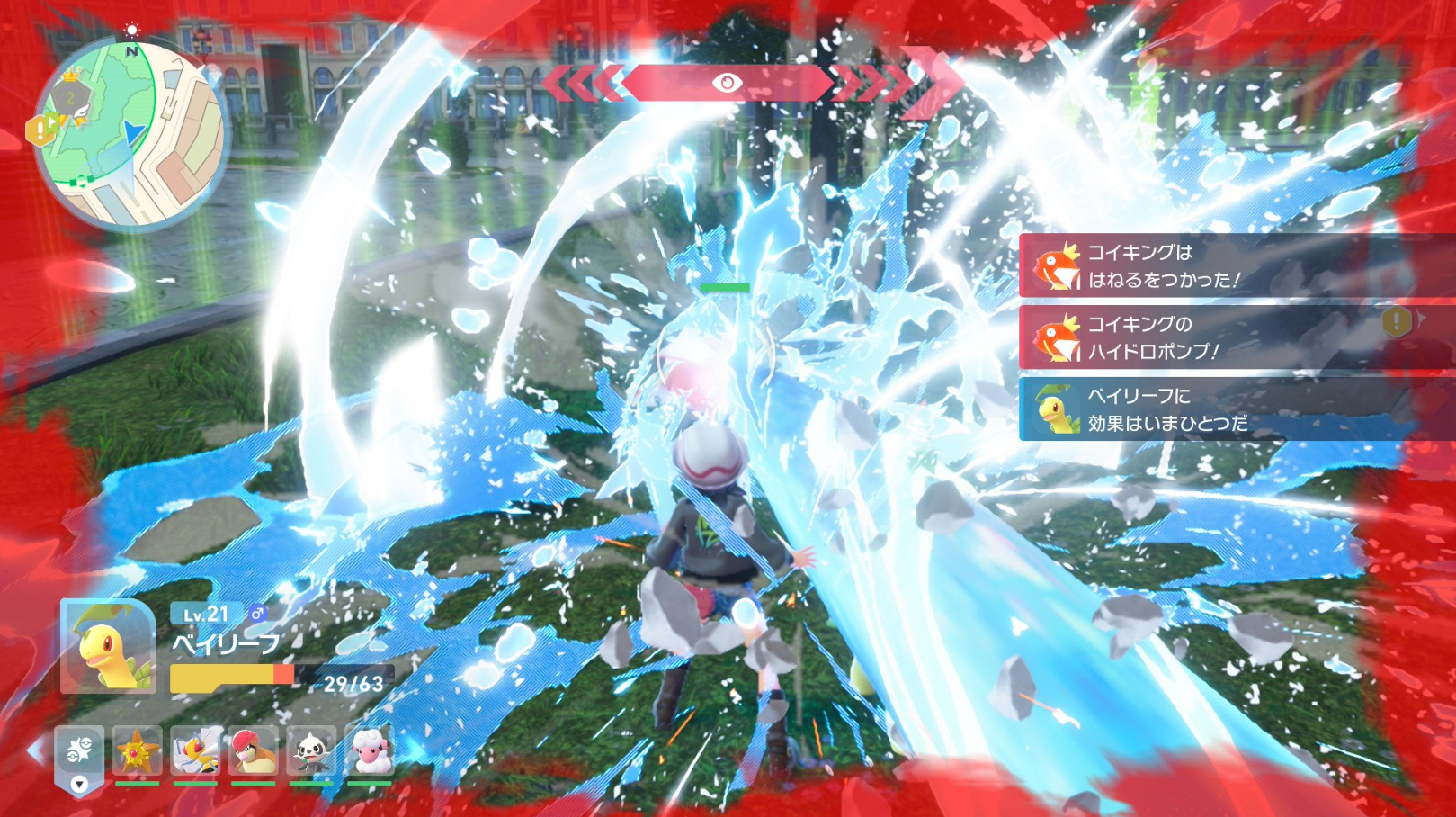Choose Pidgeotto from the party bar
The height and width of the screenshot is (817, 1456).
click(253, 751)
